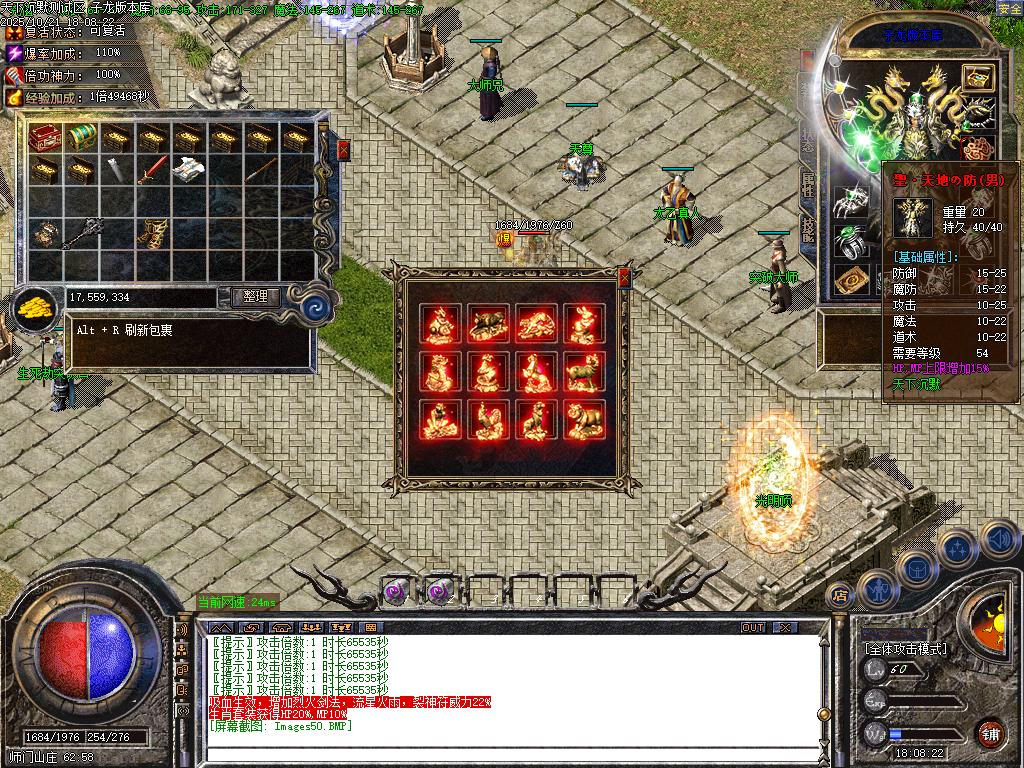1024x768 pixels.
Task: Select the red lacquered chest in the bag
Action: (44, 137)
